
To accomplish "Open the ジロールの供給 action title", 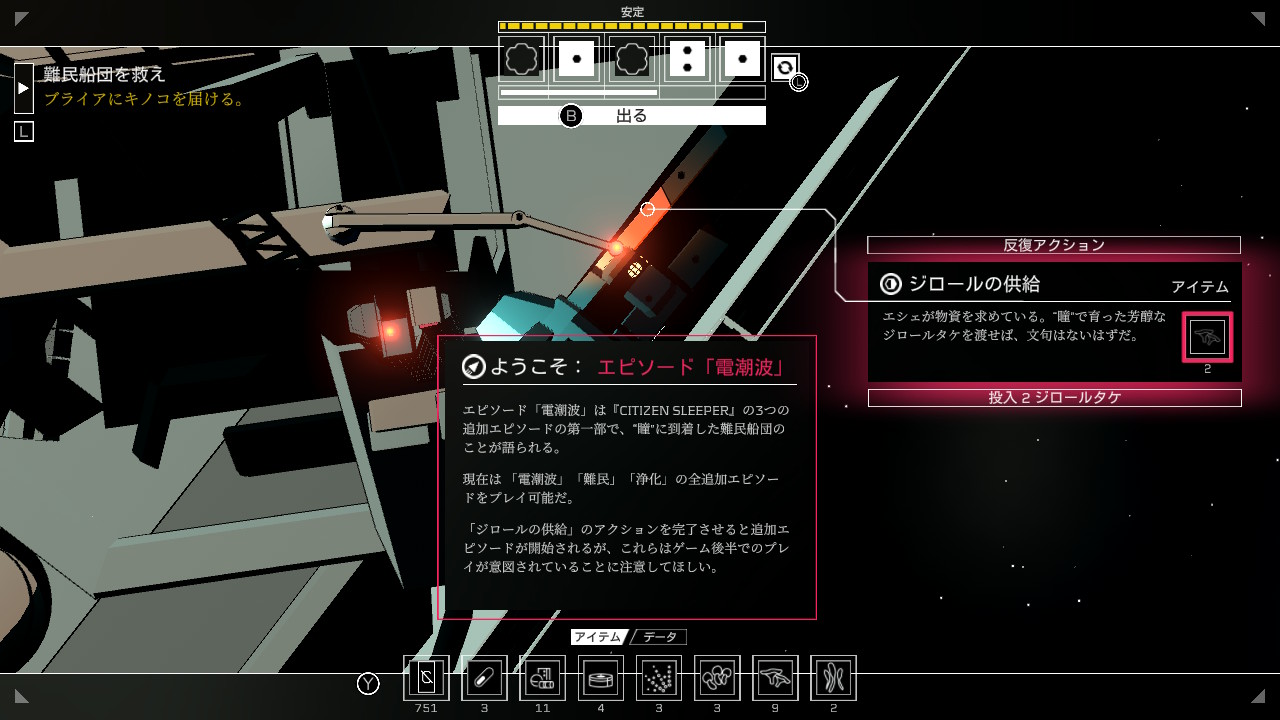I will point(974,284).
